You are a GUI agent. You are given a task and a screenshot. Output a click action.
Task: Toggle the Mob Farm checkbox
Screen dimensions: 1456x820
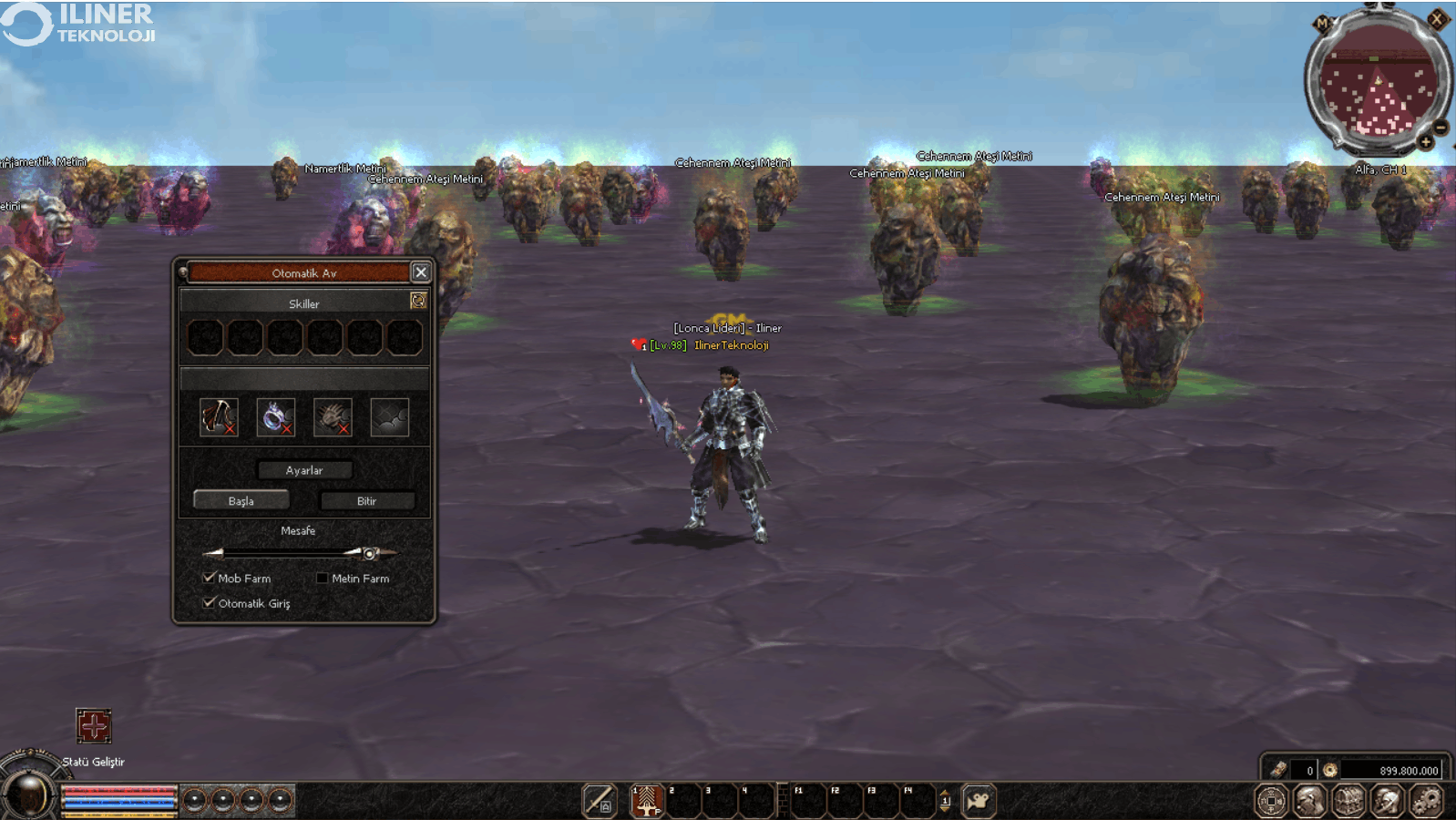point(210,578)
